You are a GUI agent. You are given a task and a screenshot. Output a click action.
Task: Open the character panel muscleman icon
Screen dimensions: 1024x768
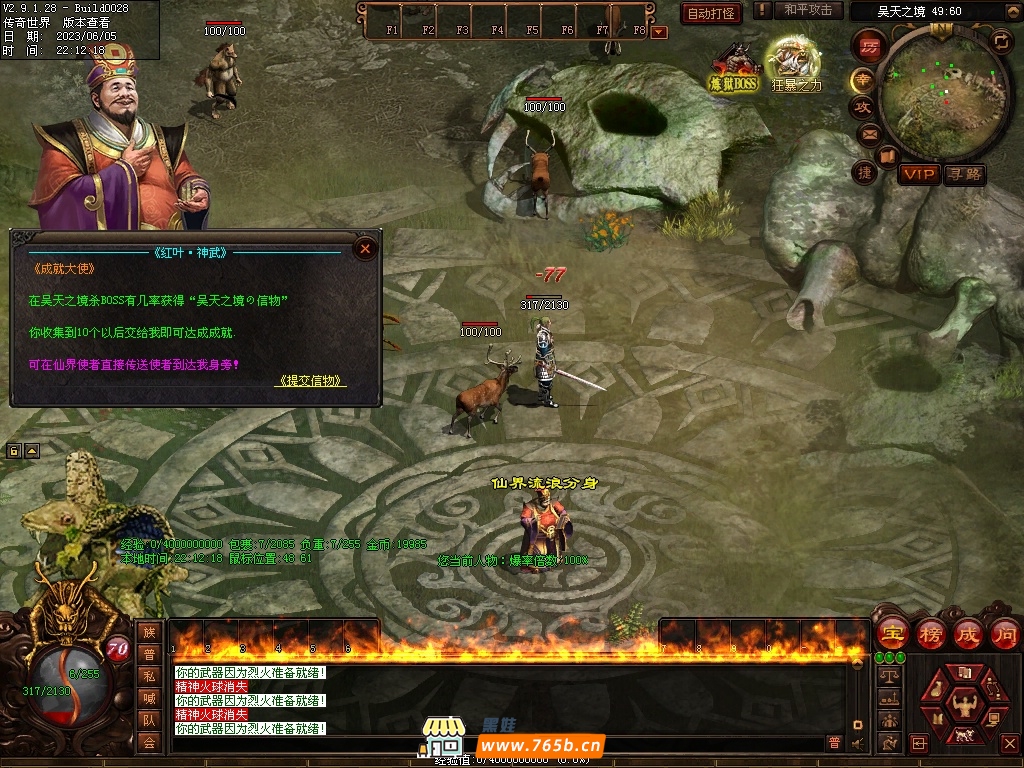point(965,704)
